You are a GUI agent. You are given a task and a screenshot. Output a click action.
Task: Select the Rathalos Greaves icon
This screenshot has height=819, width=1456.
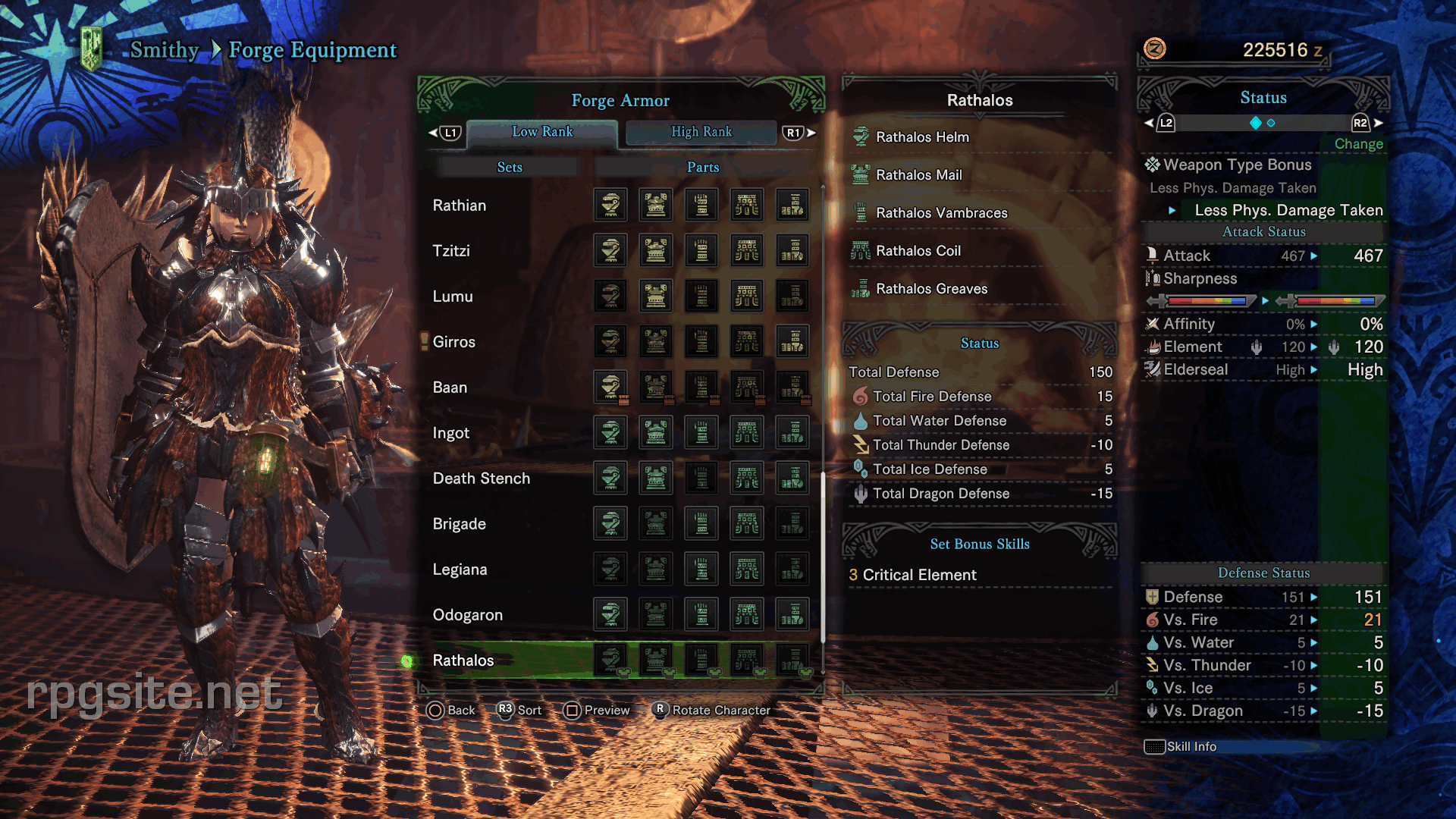pyautogui.click(x=861, y=289)
